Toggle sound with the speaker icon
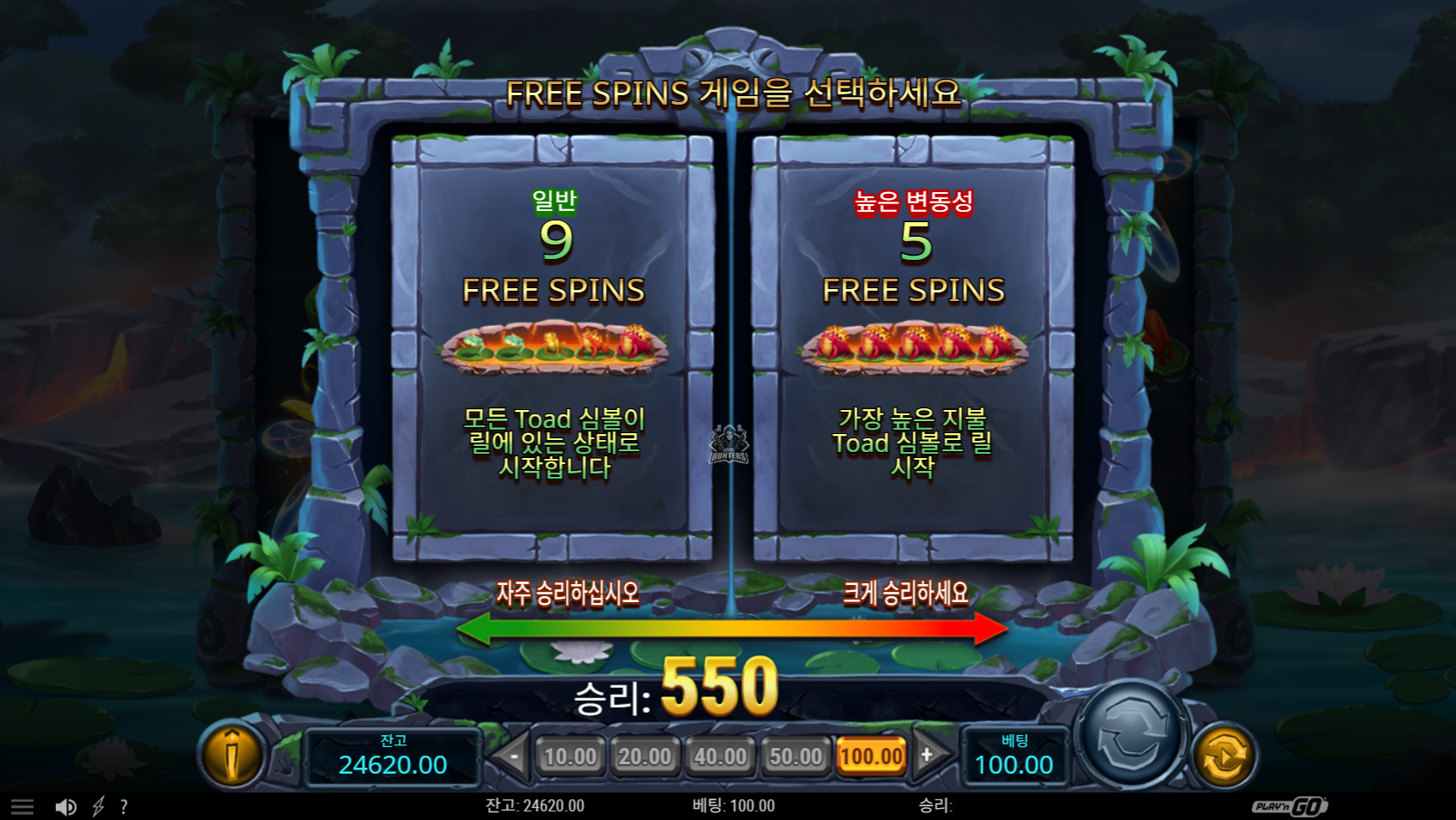This screenshot has width=1456, height=820. [x=65, y=806]
